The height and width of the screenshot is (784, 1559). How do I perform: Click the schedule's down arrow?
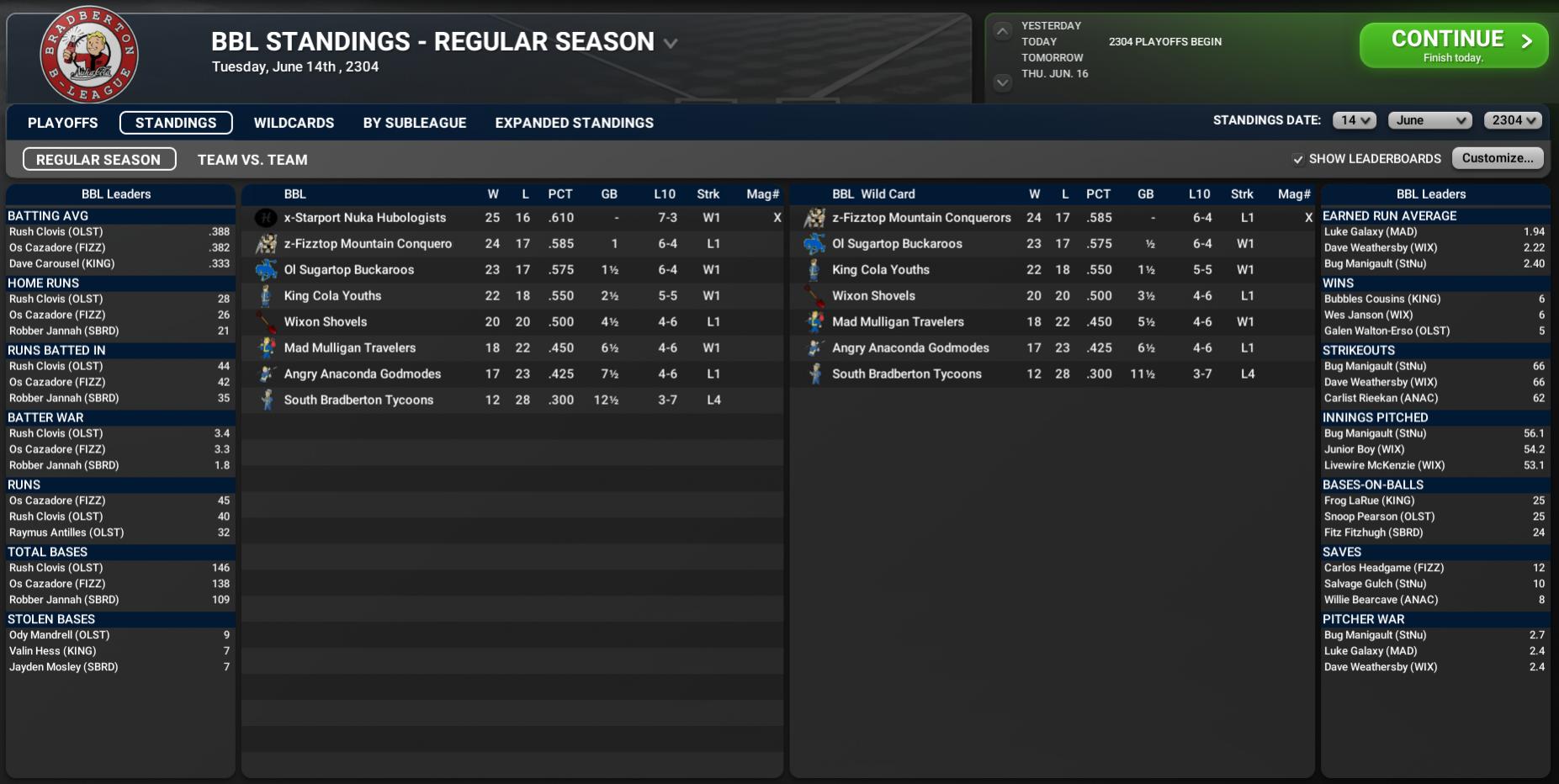click(1002, 82)
